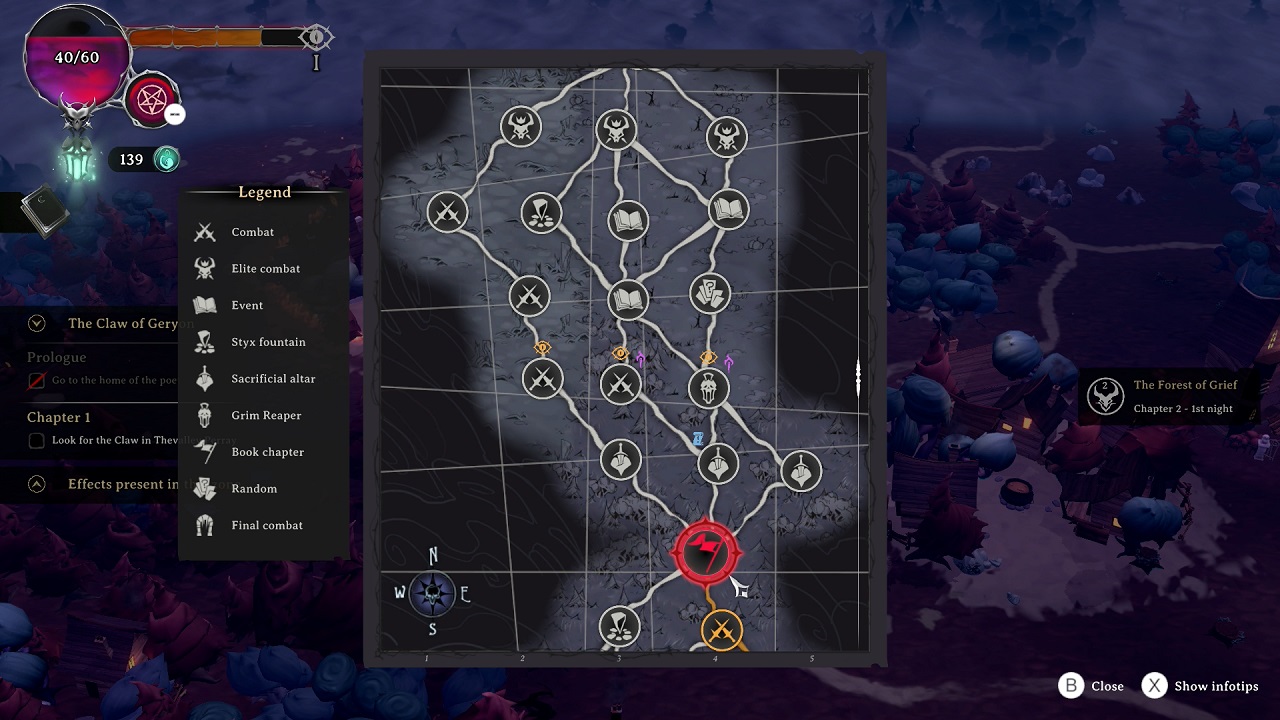Image resolution: width=1280 pixels, height=720 pixels.
Task: Click the red current-position flag marker
Action: [x=707, y=551]
